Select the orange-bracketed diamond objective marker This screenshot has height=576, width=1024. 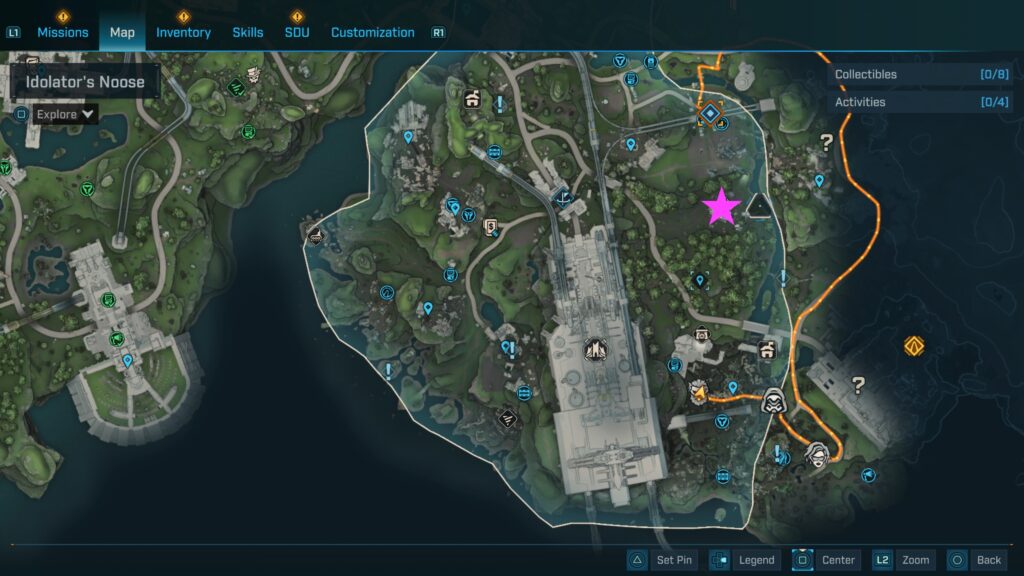tap(710, 114)
